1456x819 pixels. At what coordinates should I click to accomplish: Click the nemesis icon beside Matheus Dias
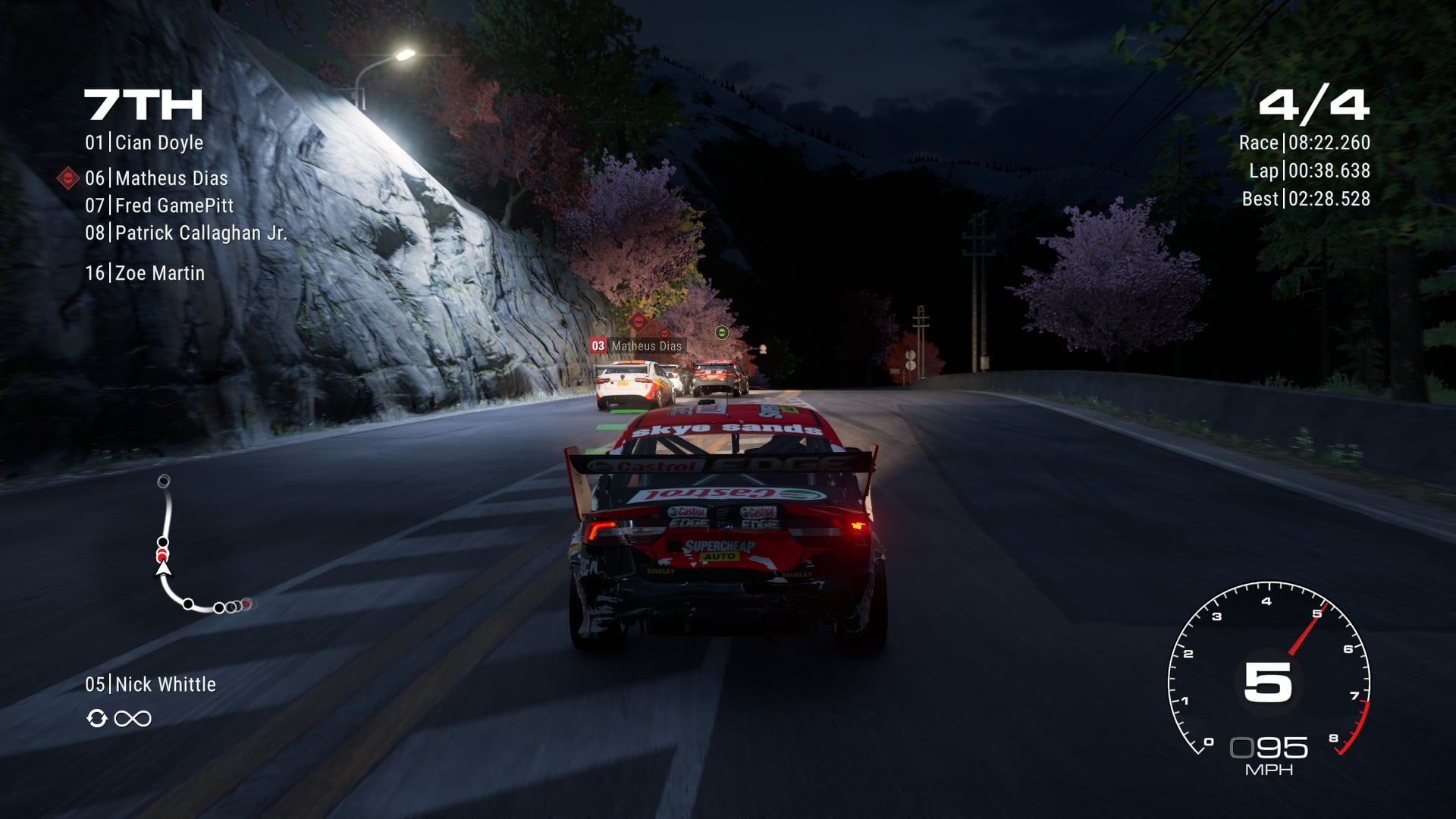pyautogui.click(x=68, y=178)
